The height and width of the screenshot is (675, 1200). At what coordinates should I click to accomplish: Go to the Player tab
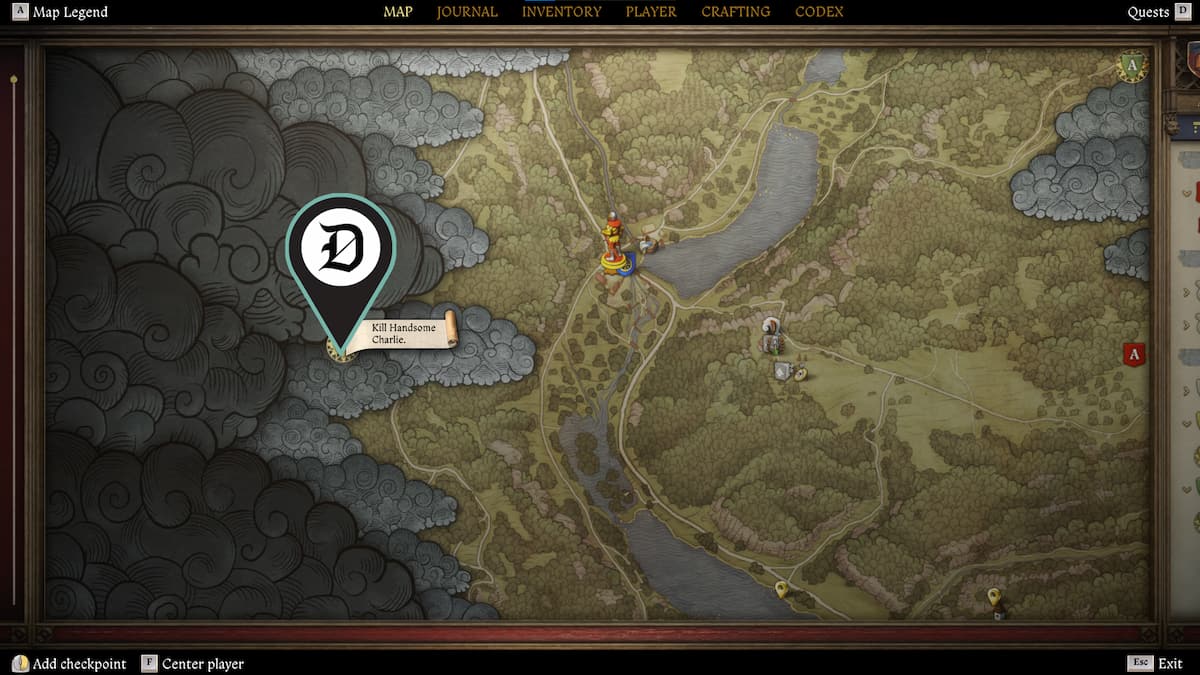coord(651,12)
